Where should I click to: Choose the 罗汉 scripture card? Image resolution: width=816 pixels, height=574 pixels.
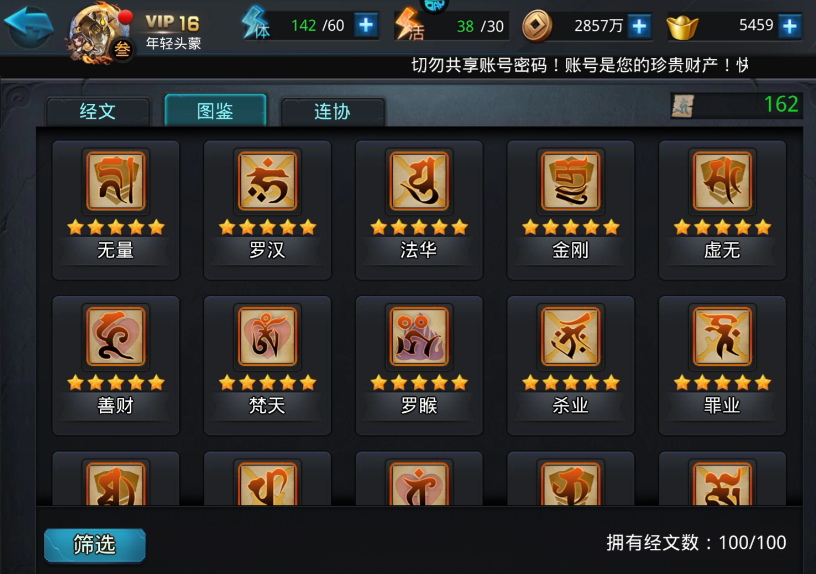(x=267, y=208)
